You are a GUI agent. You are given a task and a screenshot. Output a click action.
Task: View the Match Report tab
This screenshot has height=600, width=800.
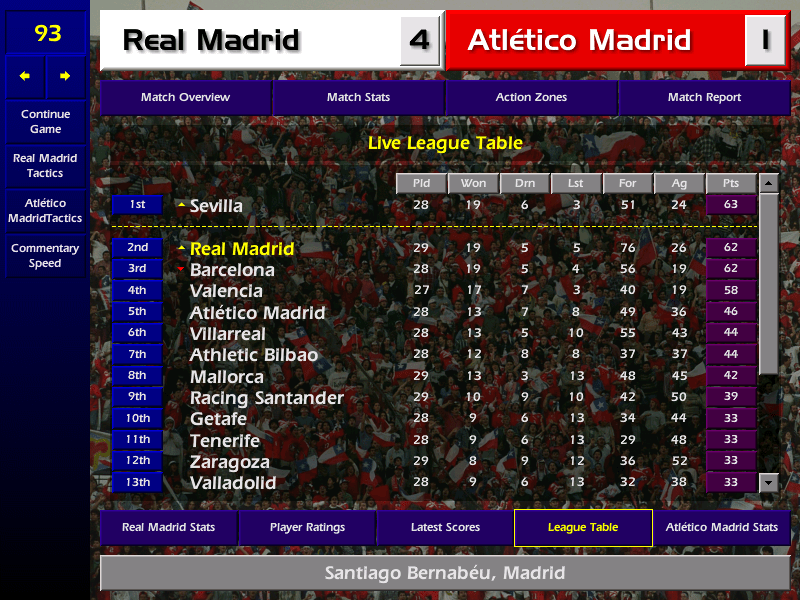(x=704, y=97)
